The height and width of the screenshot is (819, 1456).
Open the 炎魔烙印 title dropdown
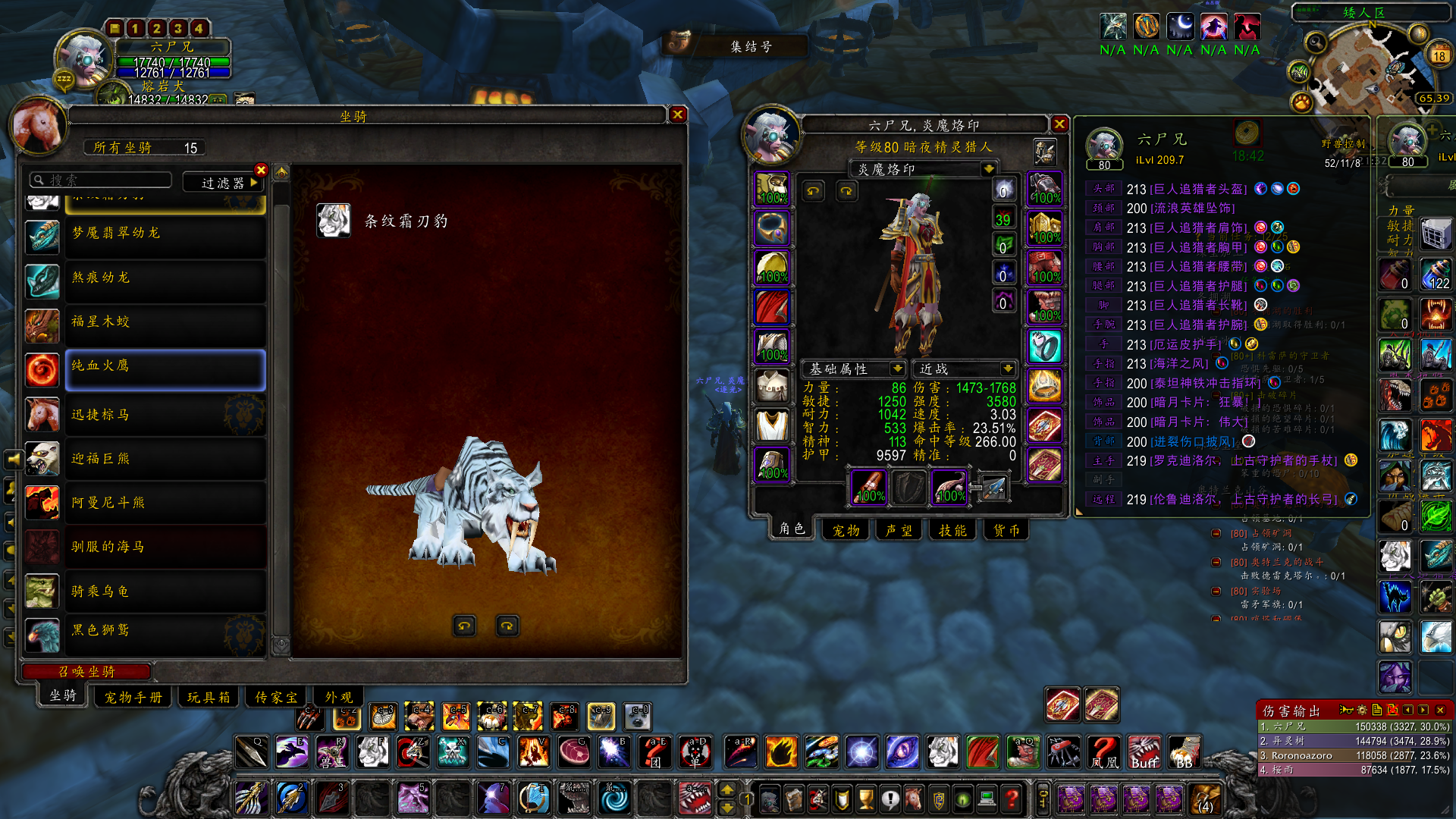[x=987, y=169]
